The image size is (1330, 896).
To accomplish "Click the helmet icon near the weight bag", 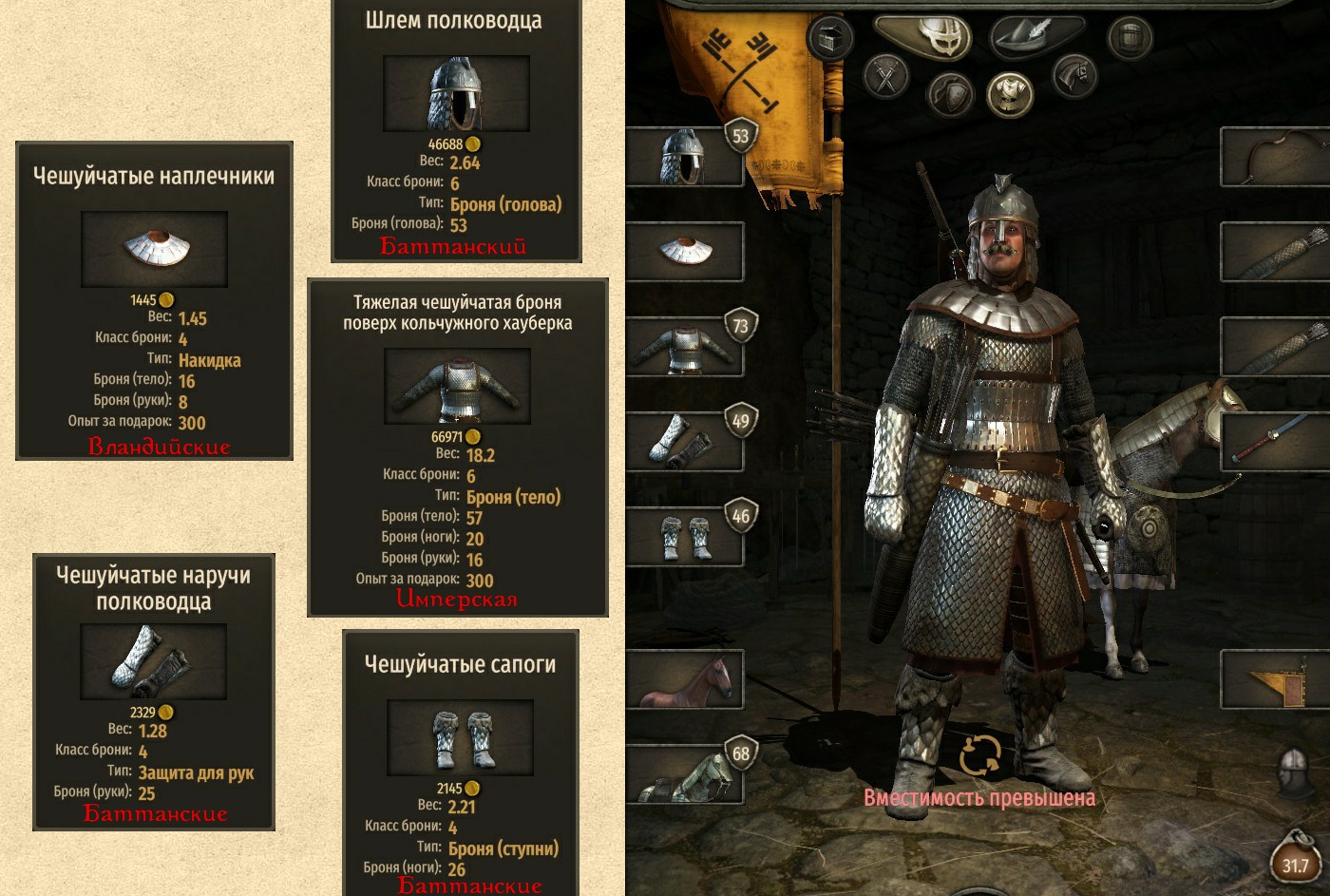I will point(1295,772).
